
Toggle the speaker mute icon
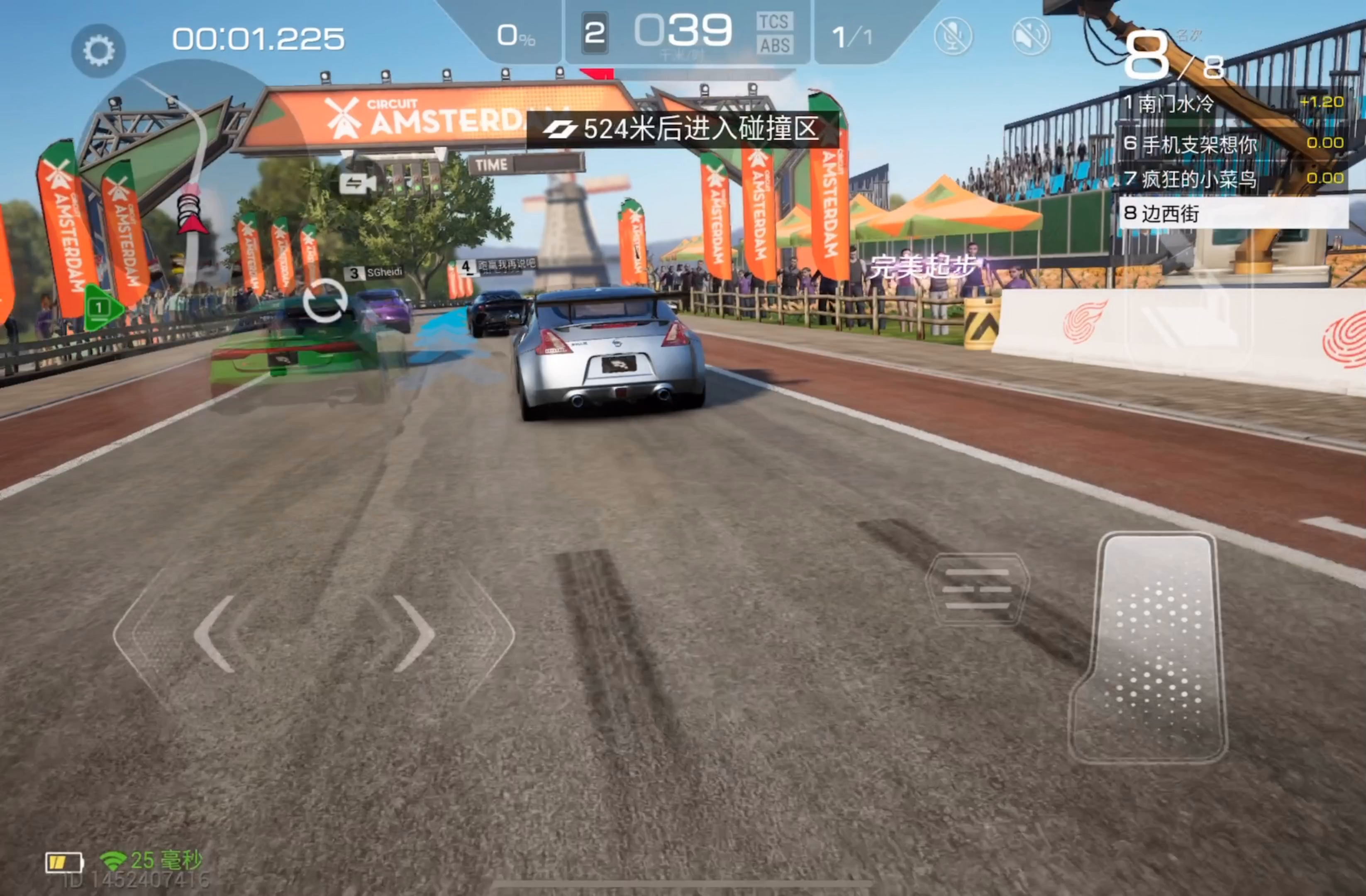coord(1031,36)
